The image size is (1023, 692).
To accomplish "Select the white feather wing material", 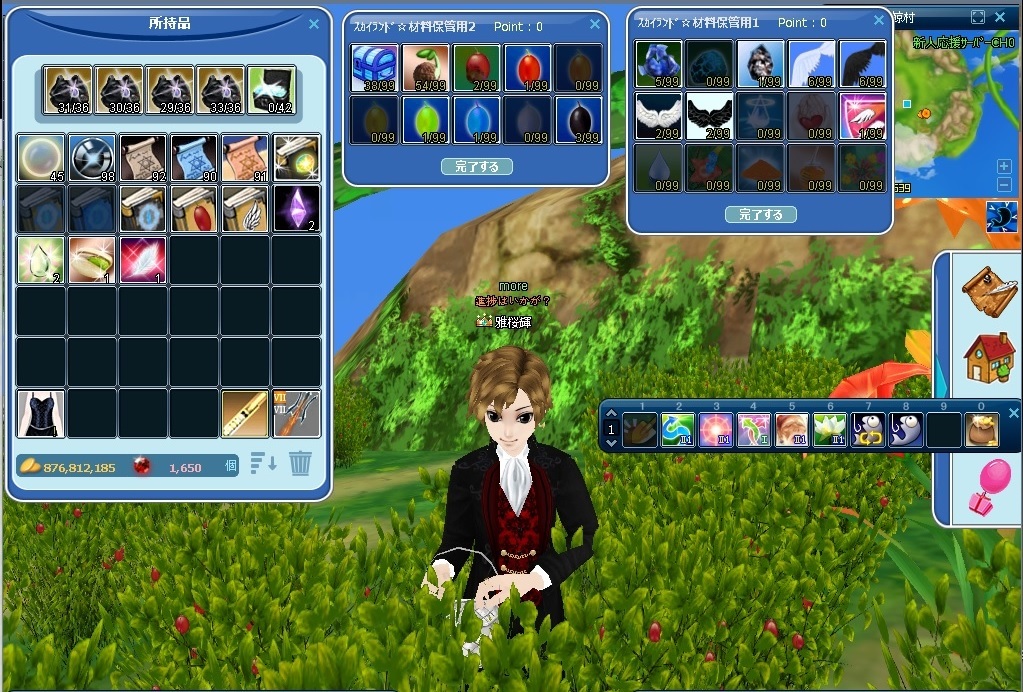I will point(811,64).
